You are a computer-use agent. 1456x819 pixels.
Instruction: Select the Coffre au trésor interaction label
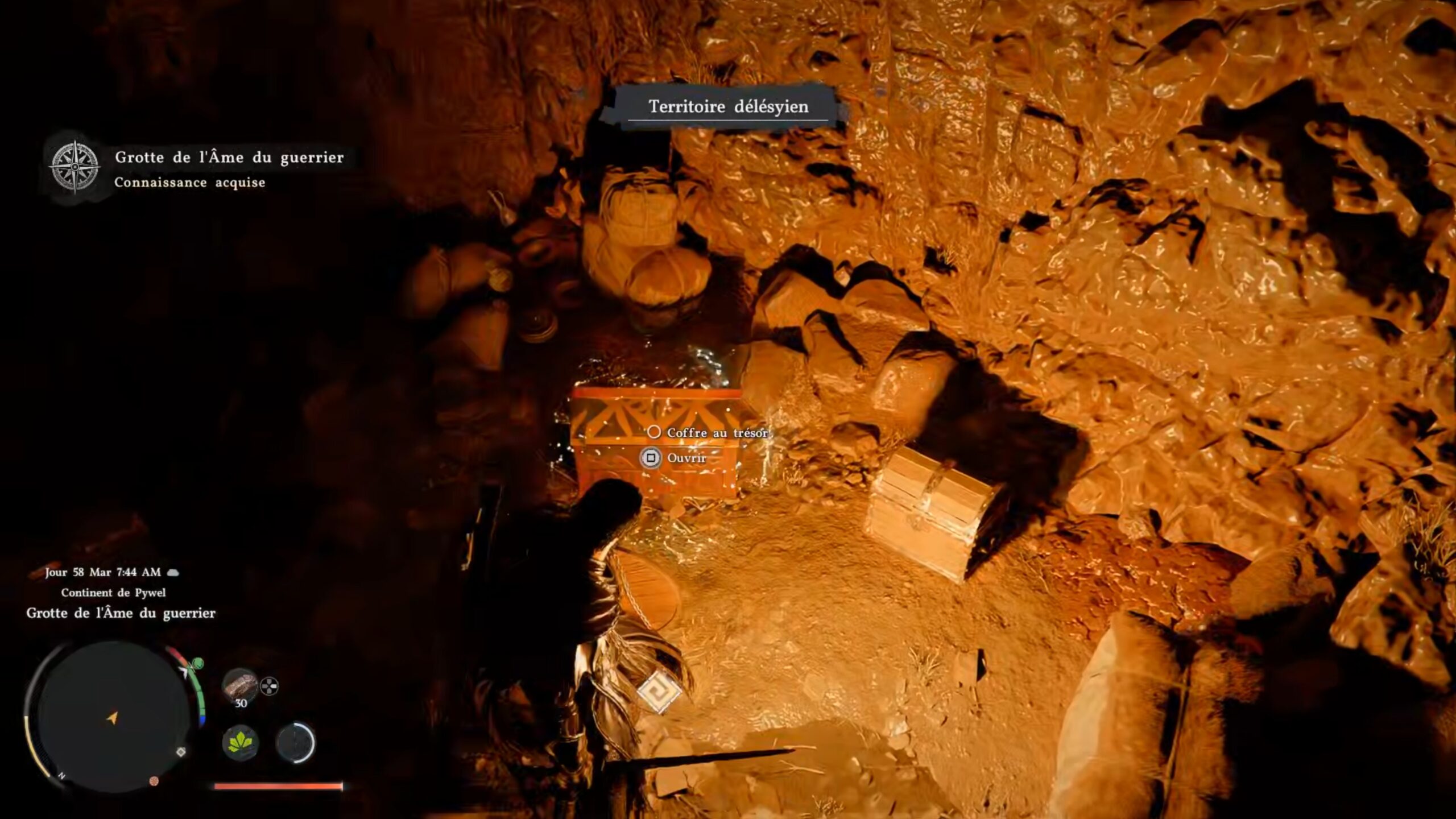[717, 433]
